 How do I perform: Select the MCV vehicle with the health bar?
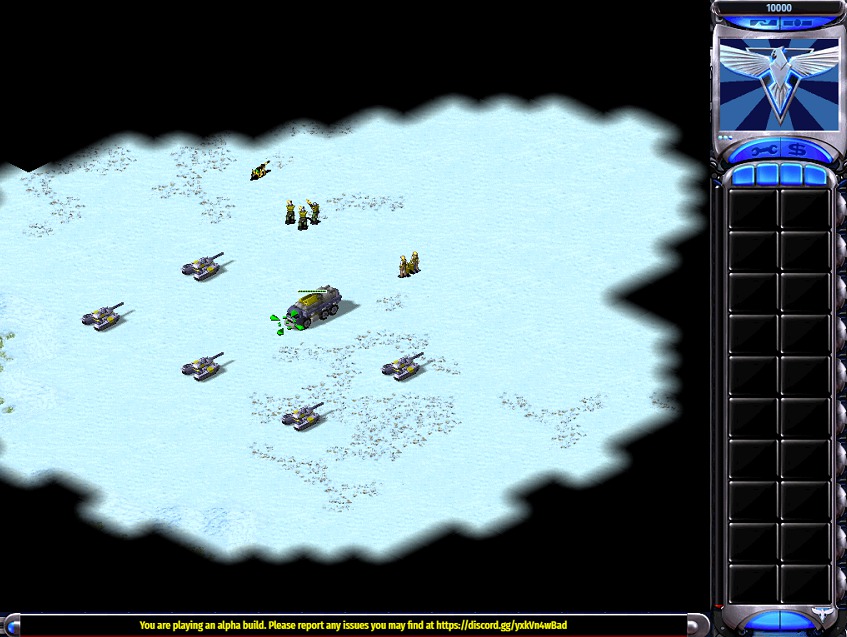(315, 303)
